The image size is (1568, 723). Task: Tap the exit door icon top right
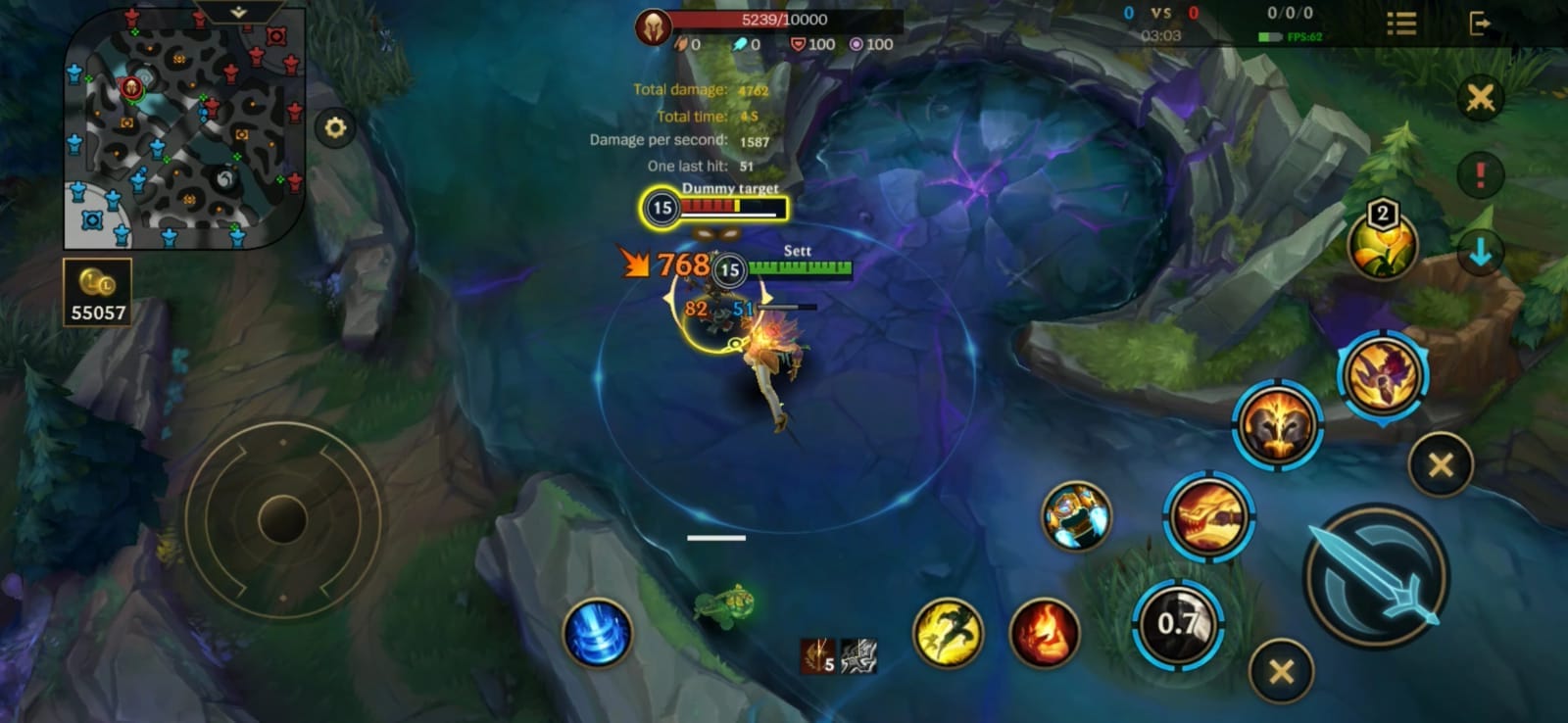(x=1480, y=24)
